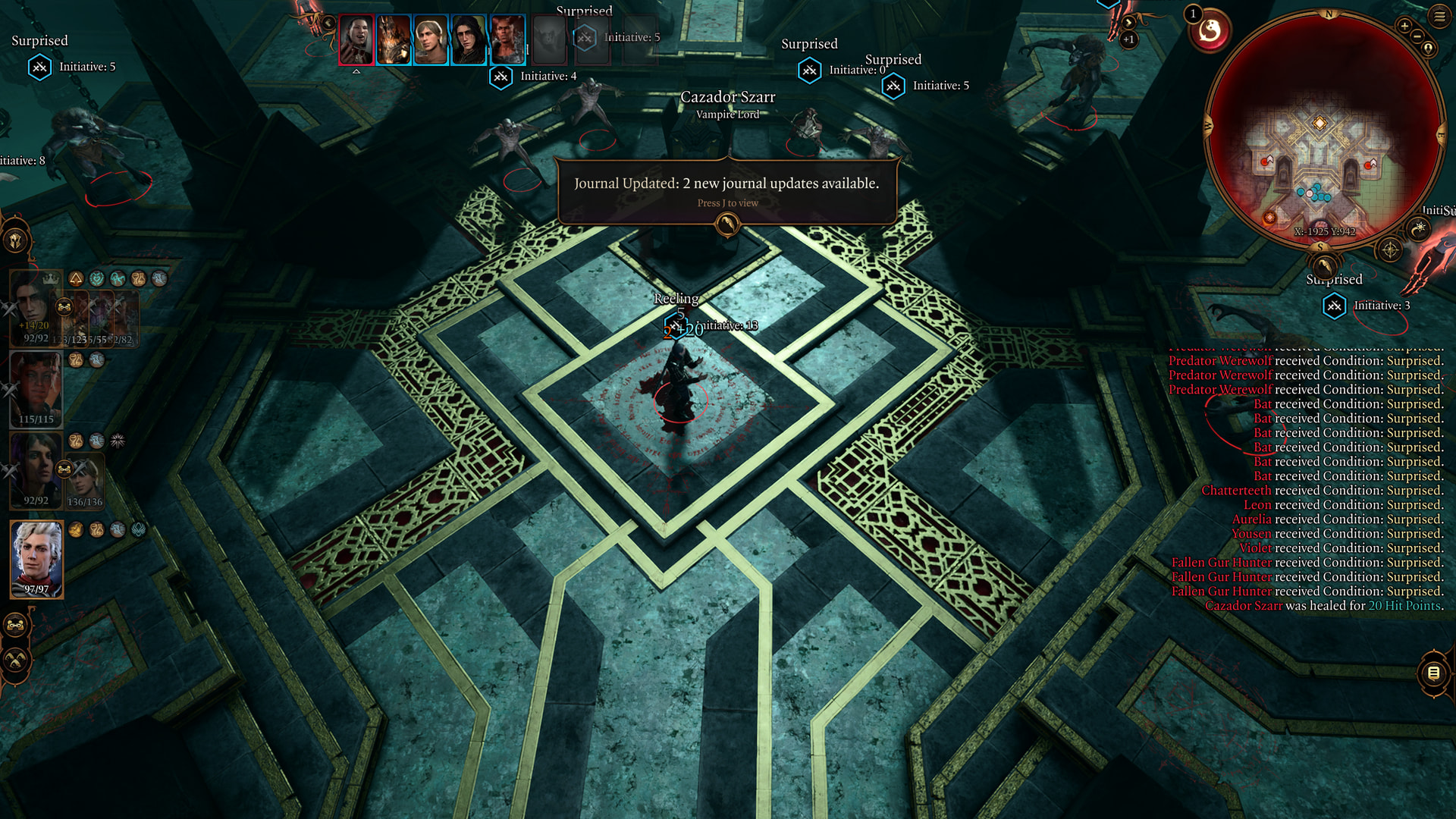Select Cazador's red-framed portrait in turn order
This screenshot has height=819, width=1456.
pyautogui.click(x=356, y=39)
